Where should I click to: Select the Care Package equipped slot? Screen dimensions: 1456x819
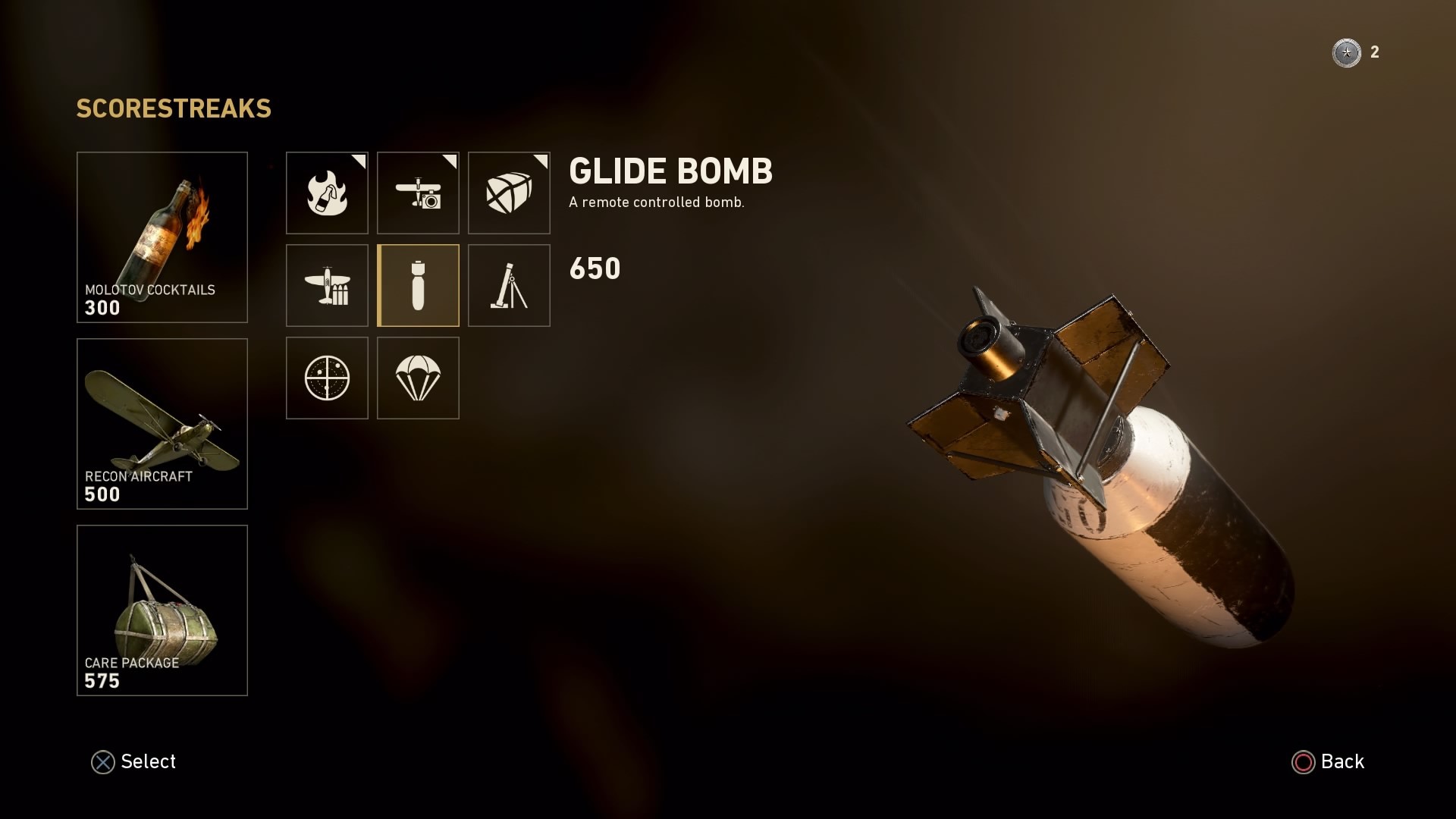point(162,610)
